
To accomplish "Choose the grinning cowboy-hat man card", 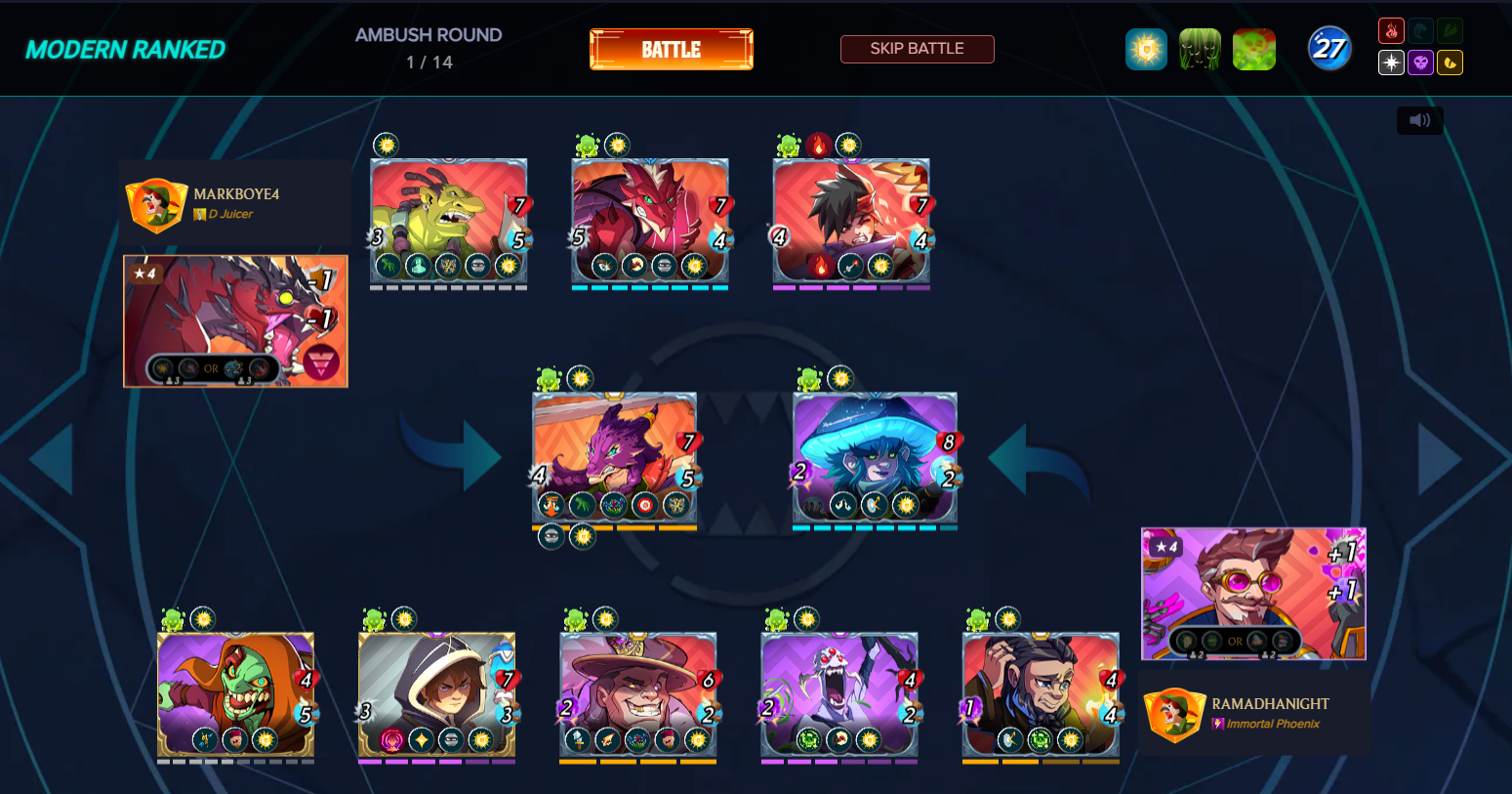I will coord(638,694).
